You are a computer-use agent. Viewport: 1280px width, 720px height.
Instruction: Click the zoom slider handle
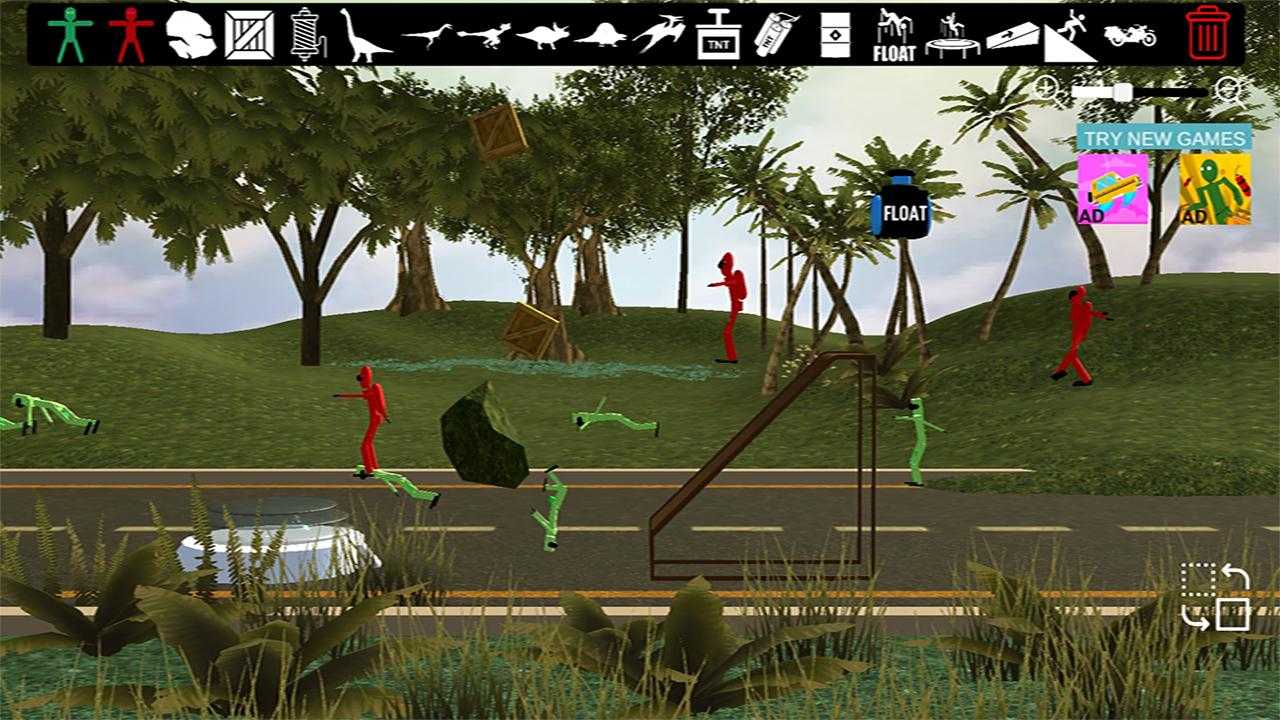click(x=1123, y=93)
